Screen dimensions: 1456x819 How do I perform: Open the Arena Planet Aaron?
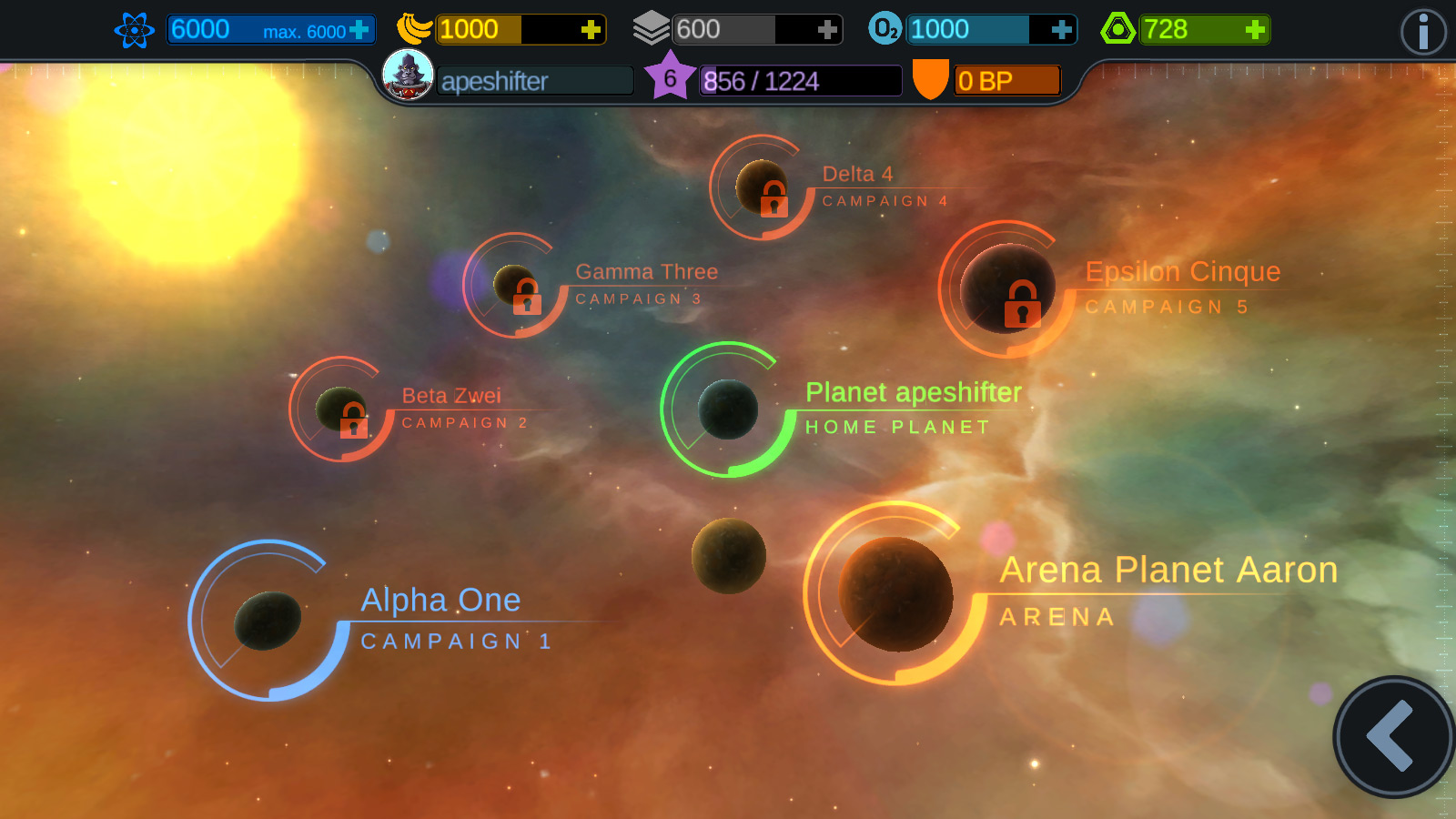[895, 593]
